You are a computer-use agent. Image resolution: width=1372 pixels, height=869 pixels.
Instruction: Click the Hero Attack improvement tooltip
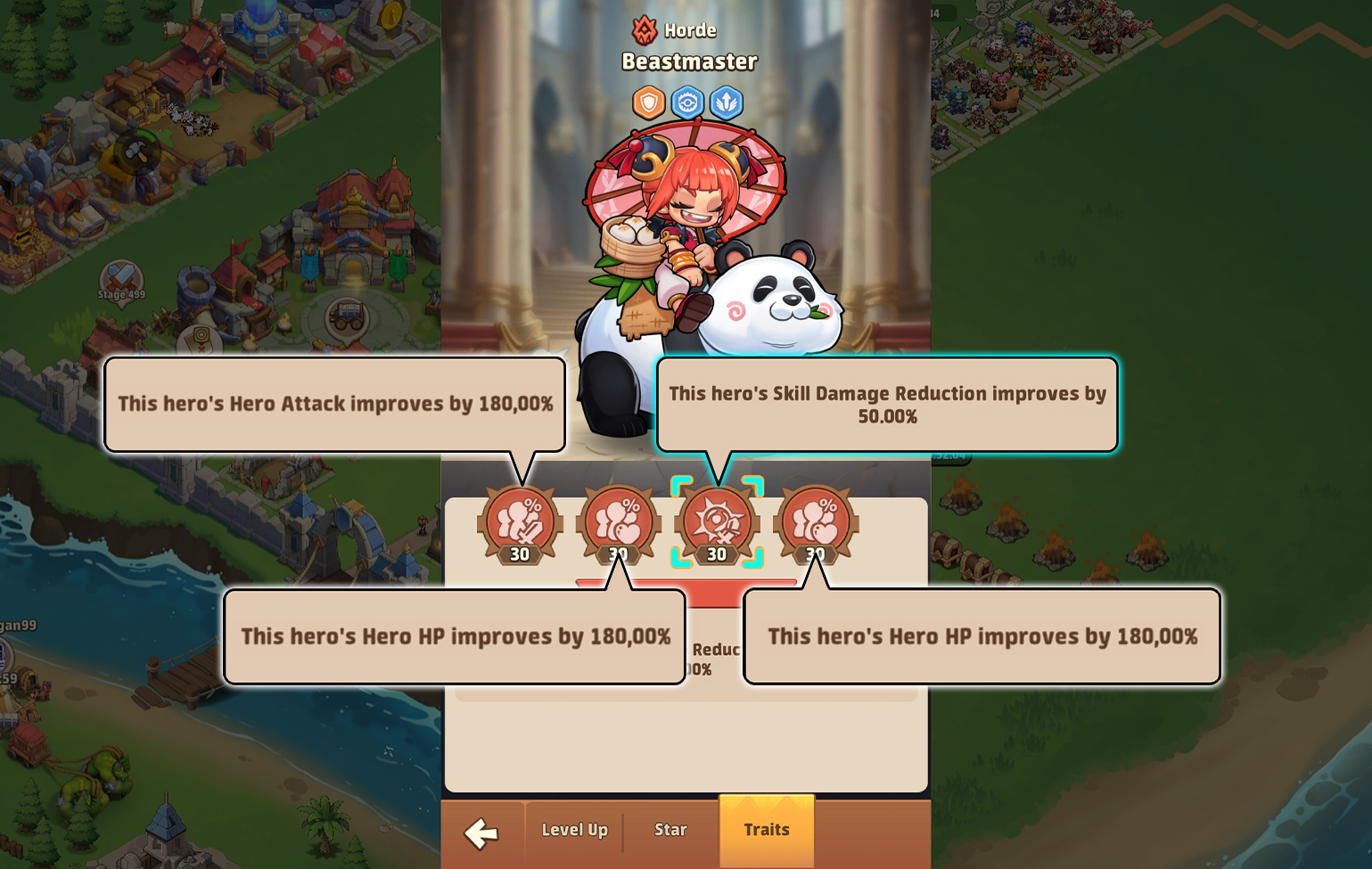[335, 403]
